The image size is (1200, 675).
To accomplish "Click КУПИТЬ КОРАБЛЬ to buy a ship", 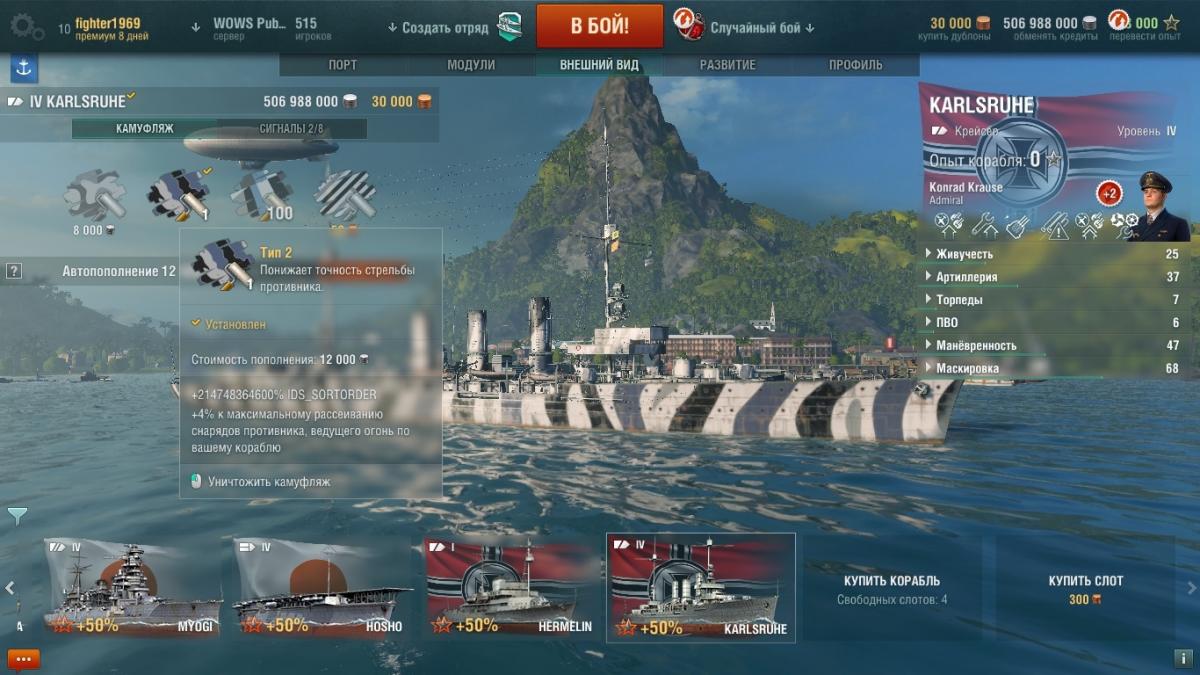I will (891, 587).
